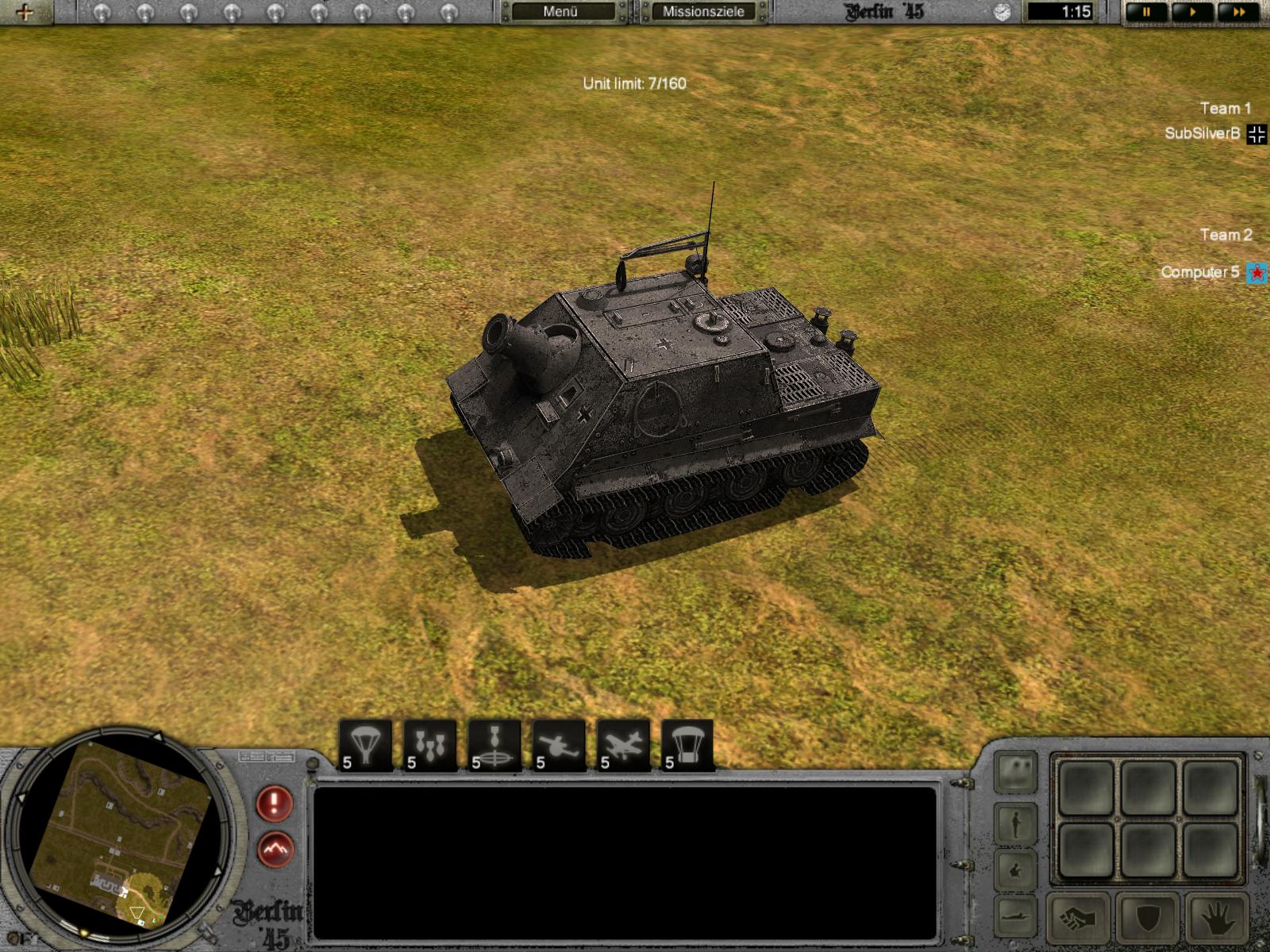Open the Menü button

[560, 12]
